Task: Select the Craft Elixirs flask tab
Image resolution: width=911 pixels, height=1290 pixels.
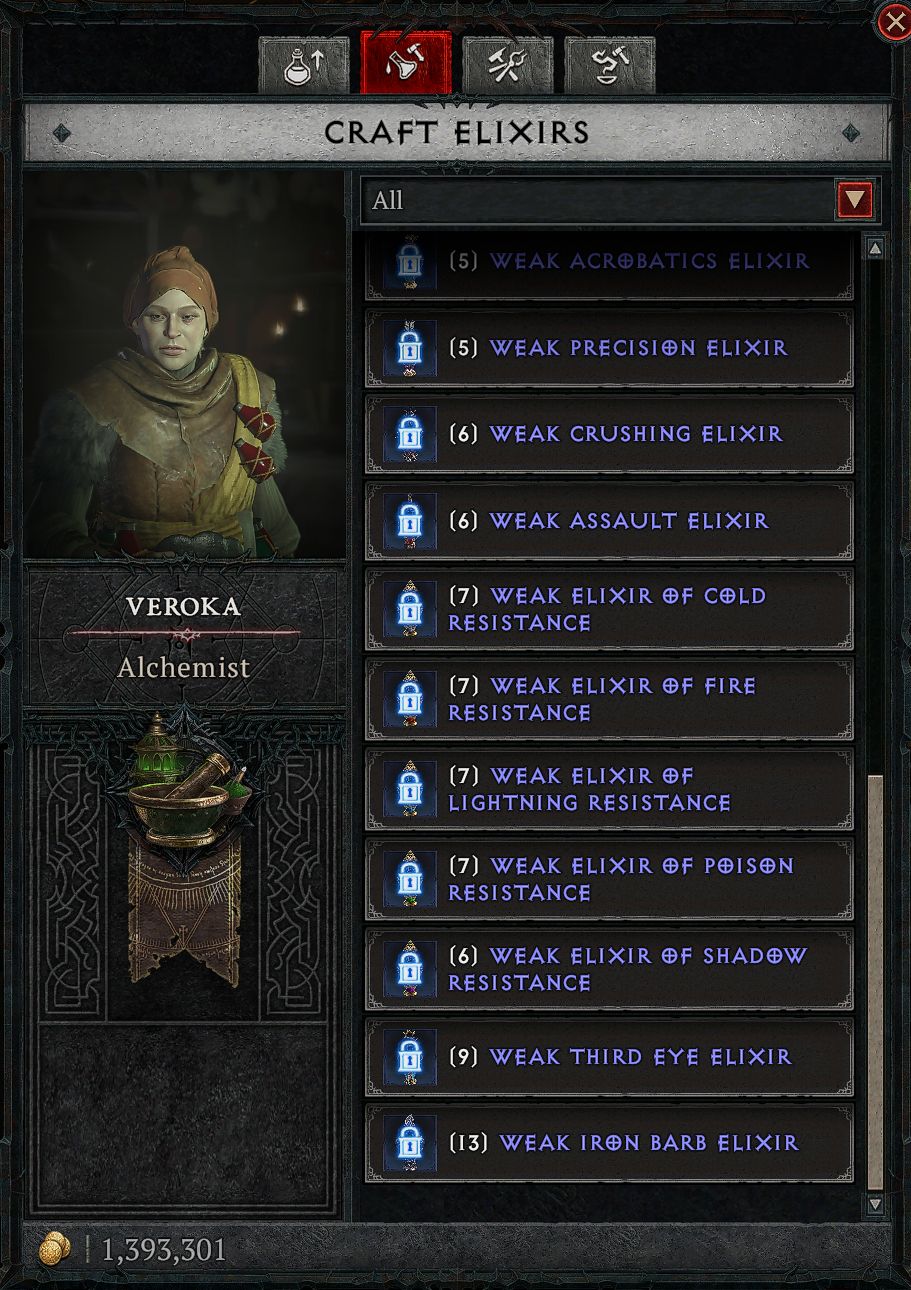Action: click(406, 65)
